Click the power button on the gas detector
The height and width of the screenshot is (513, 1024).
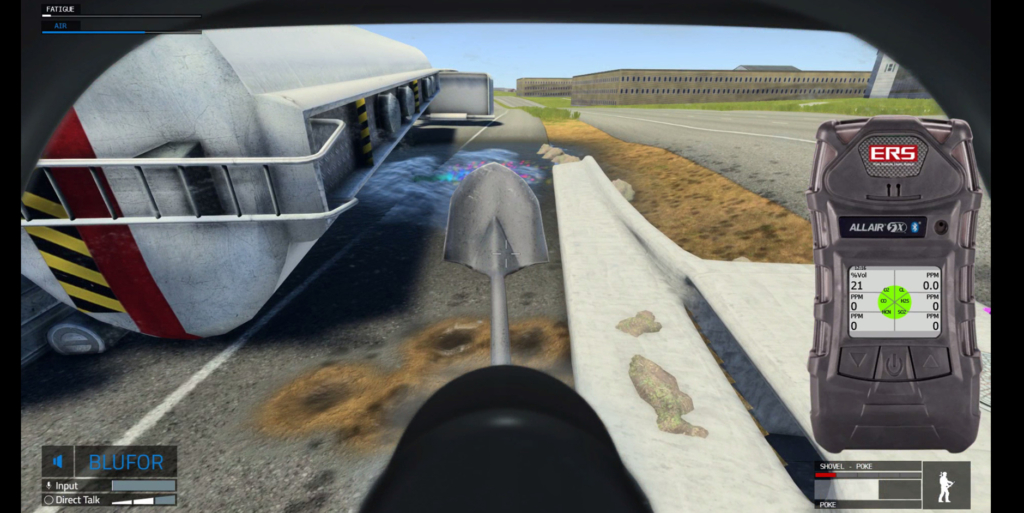894,362
